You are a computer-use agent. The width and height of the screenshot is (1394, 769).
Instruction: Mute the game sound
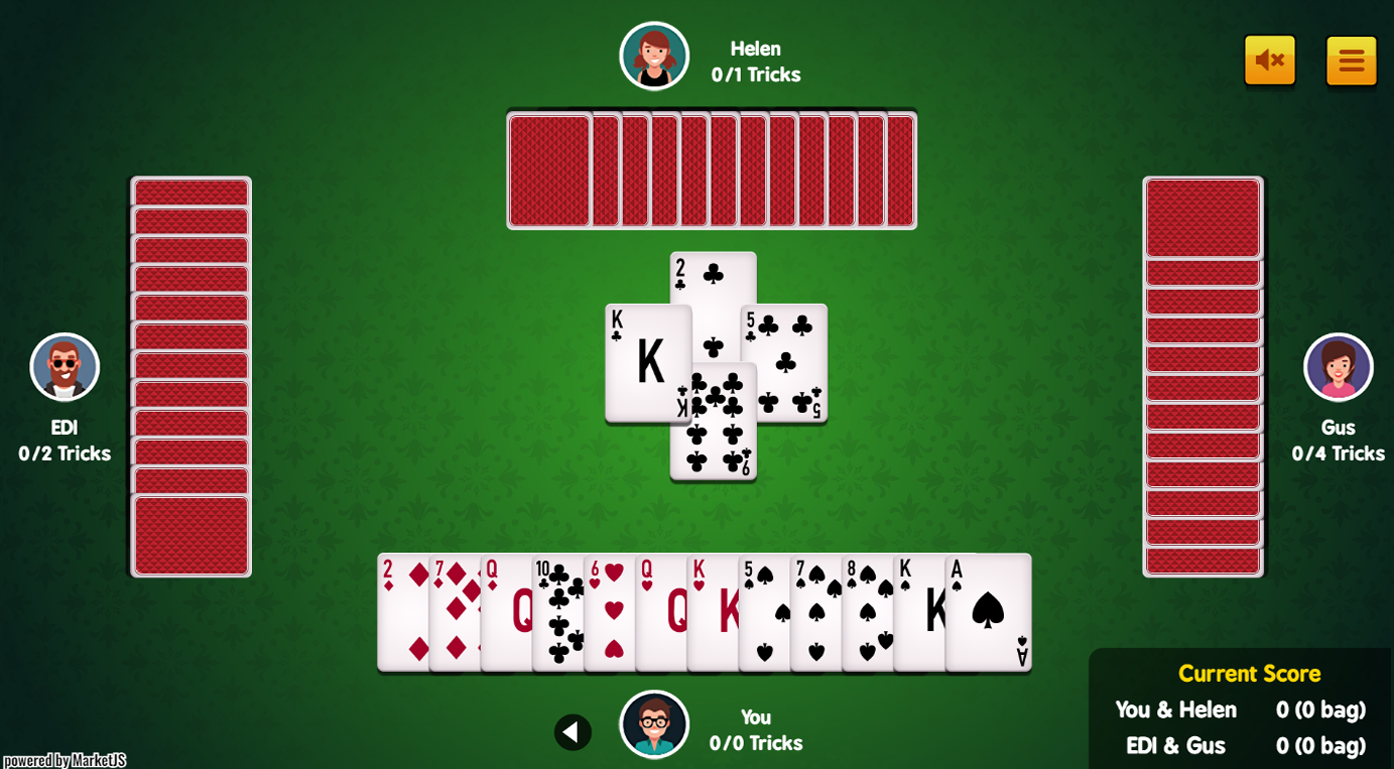[1268, 60]
